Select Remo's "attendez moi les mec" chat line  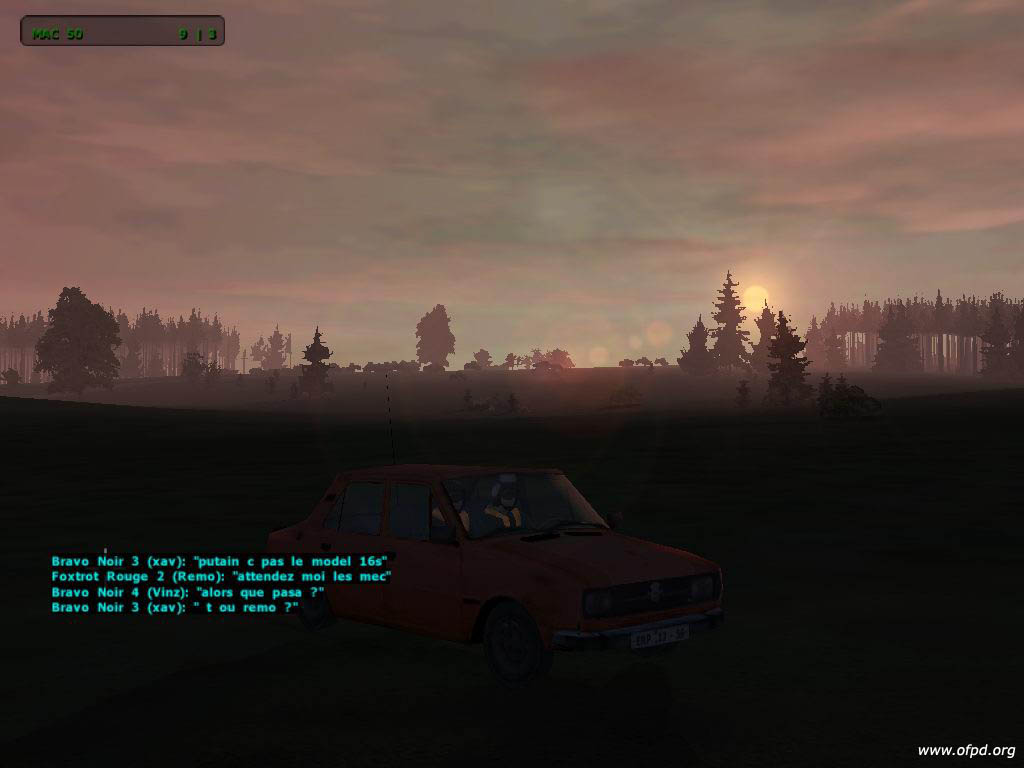tap(221, 576)
